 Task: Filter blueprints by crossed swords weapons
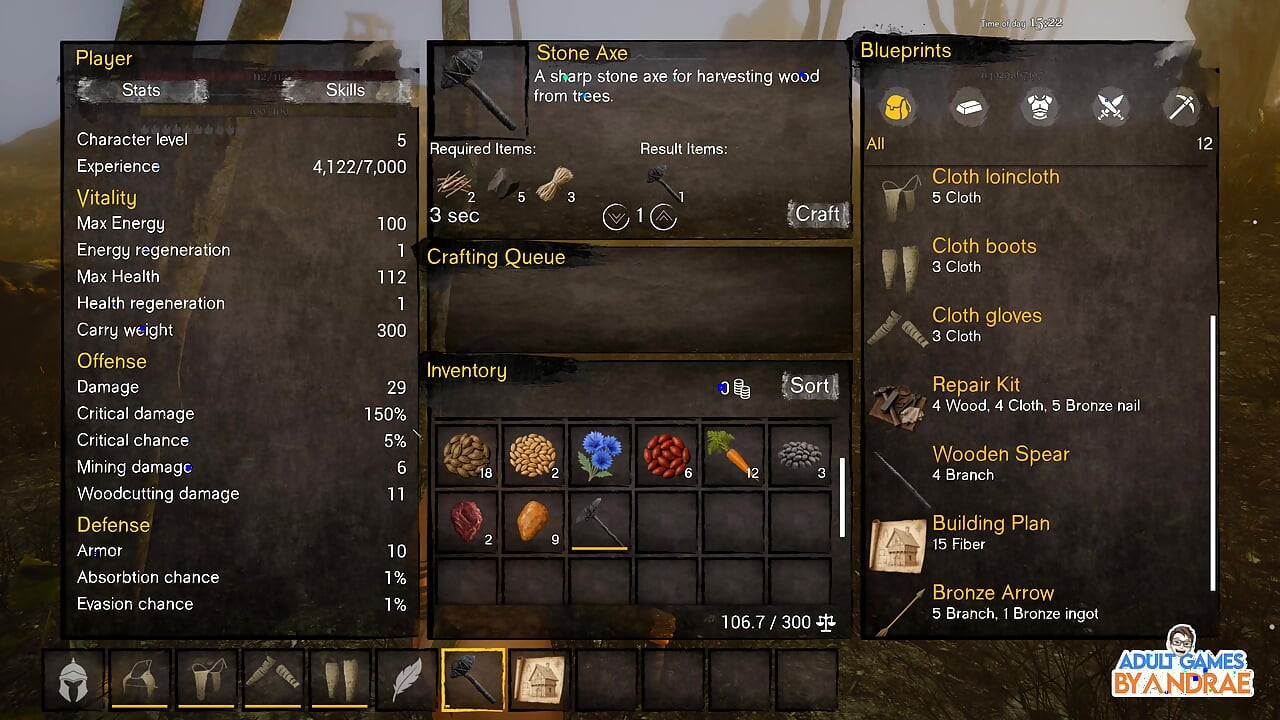pyautogui.click(x=1111, y=107)
